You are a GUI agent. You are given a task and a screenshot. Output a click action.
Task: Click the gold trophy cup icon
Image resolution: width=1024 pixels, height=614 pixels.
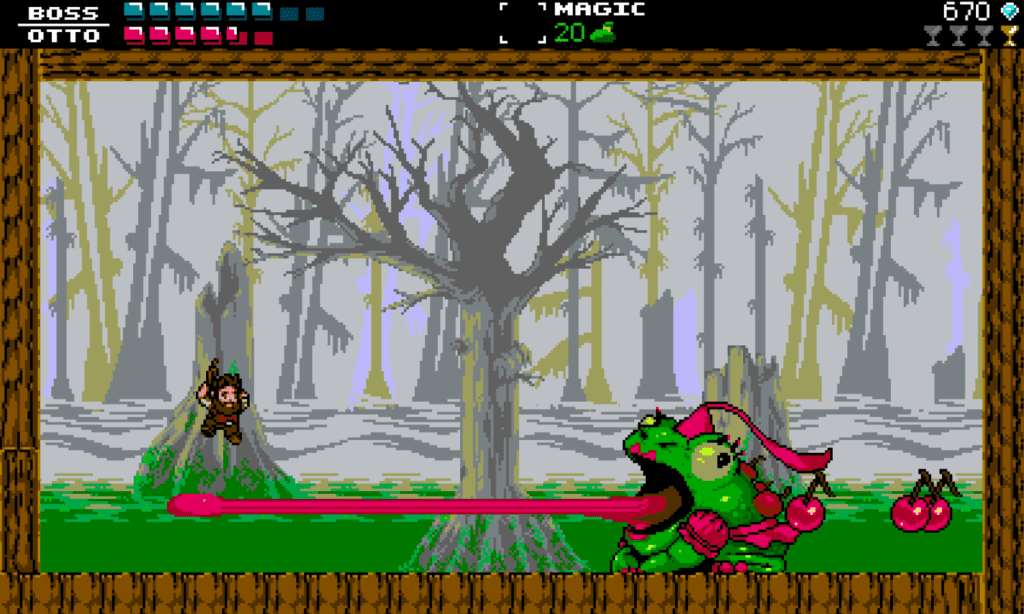pos(1009,37)
